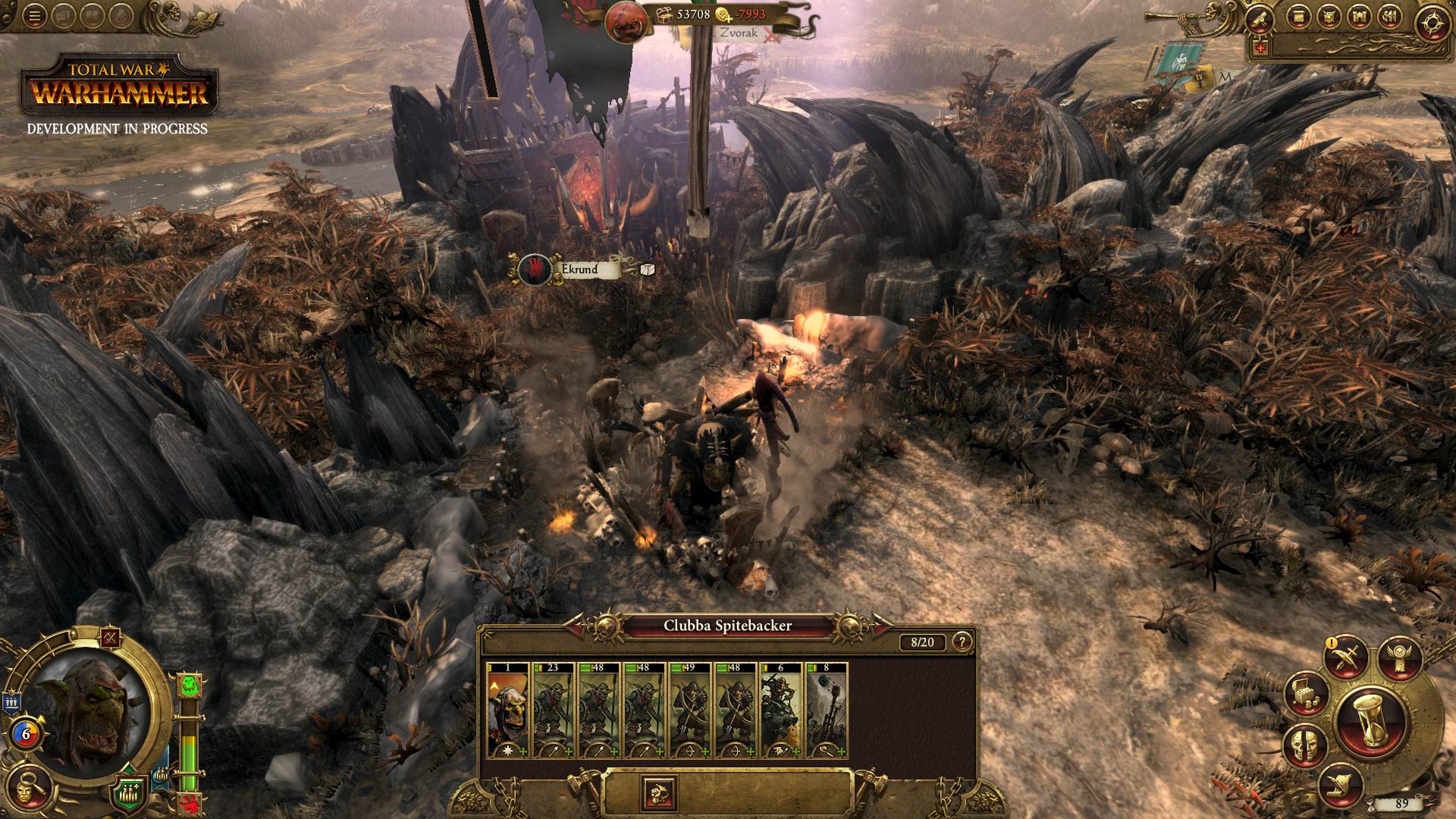Open the main game menu icon
The image size is (1456, 819).
tap(34, 16)
